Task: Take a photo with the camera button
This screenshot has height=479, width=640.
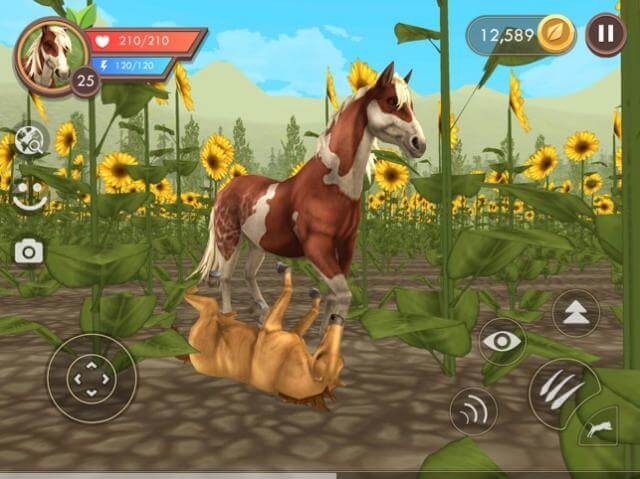Action: pyautogui.click(x=28, y=251)
